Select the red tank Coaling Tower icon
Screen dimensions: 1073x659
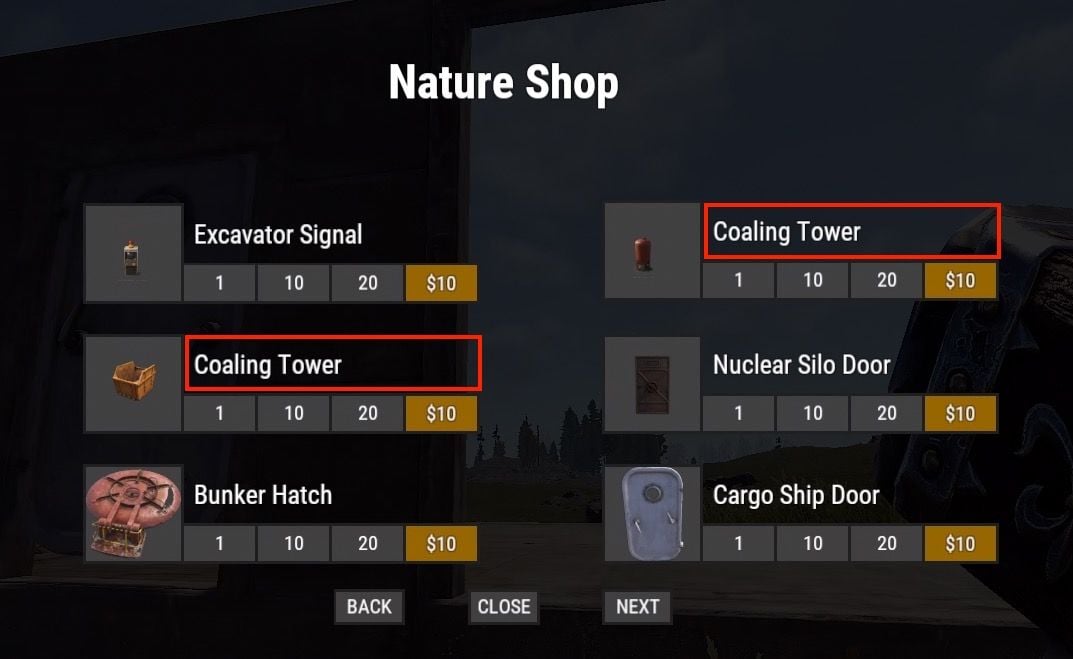click(652, 250)
